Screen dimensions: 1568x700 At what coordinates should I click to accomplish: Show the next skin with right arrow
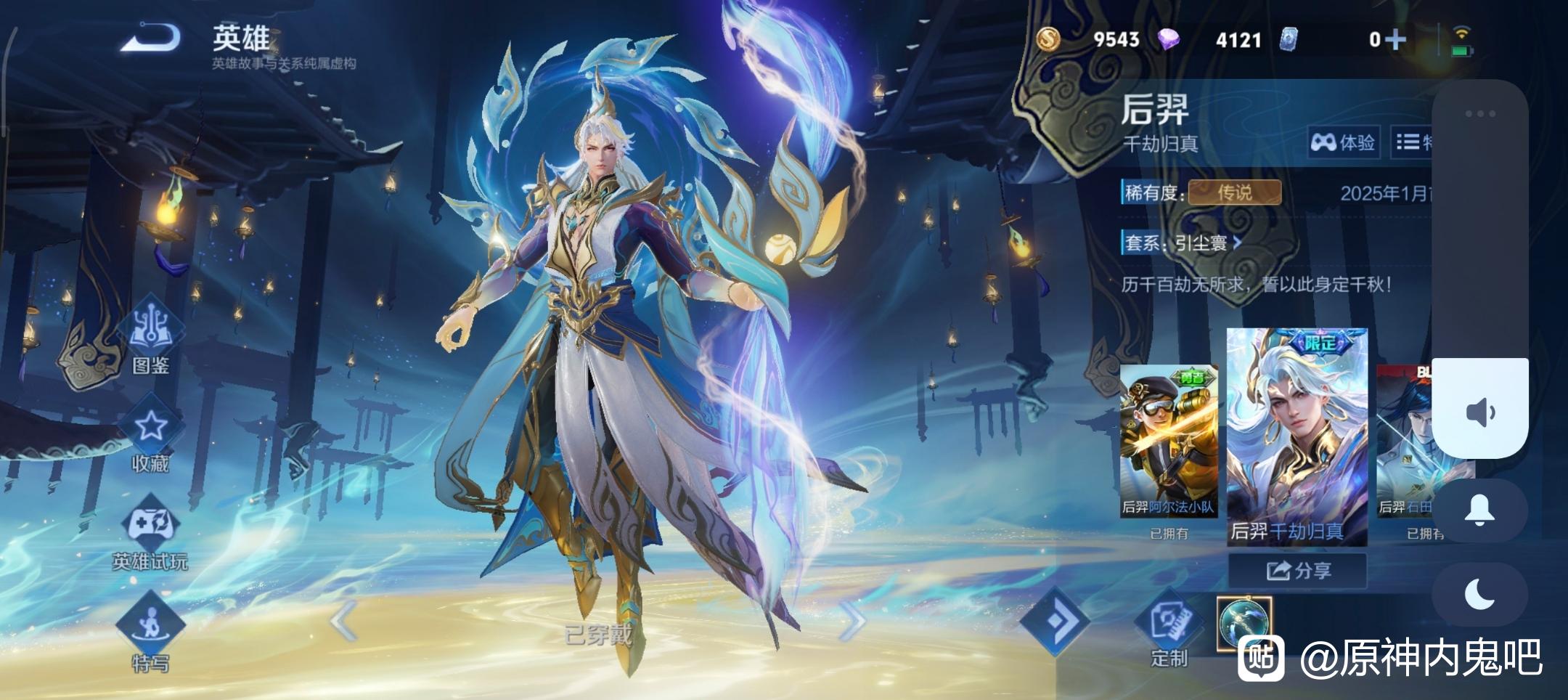pos(852,619)
